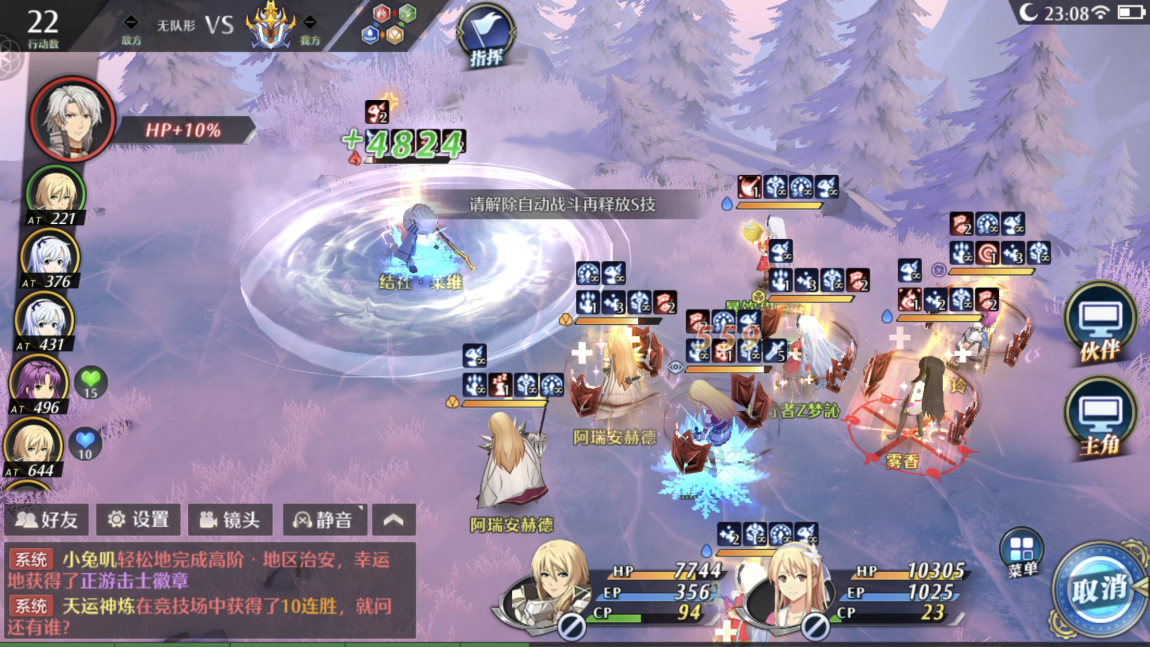This screenshot has width=1150, height=647.
Task: Change the 镜头 camera view
Action: (230, 520)
